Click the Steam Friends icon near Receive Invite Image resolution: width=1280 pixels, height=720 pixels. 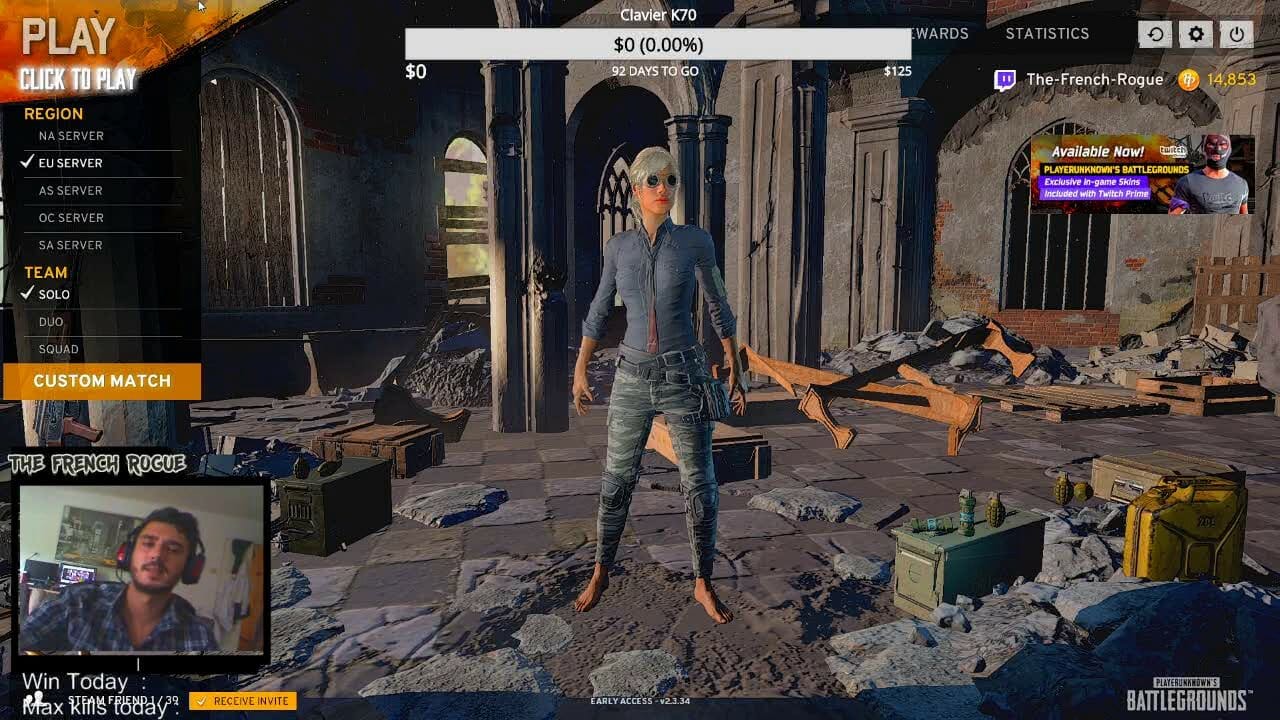(x=37, y=700)
